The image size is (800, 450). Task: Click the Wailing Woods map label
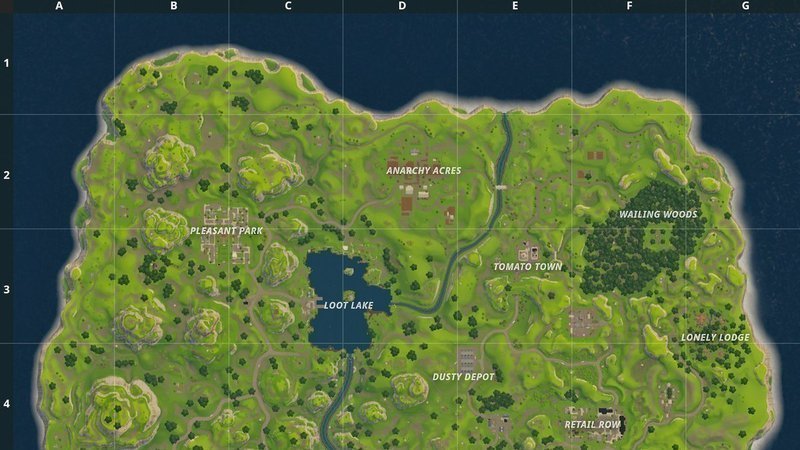click(657, 214)
